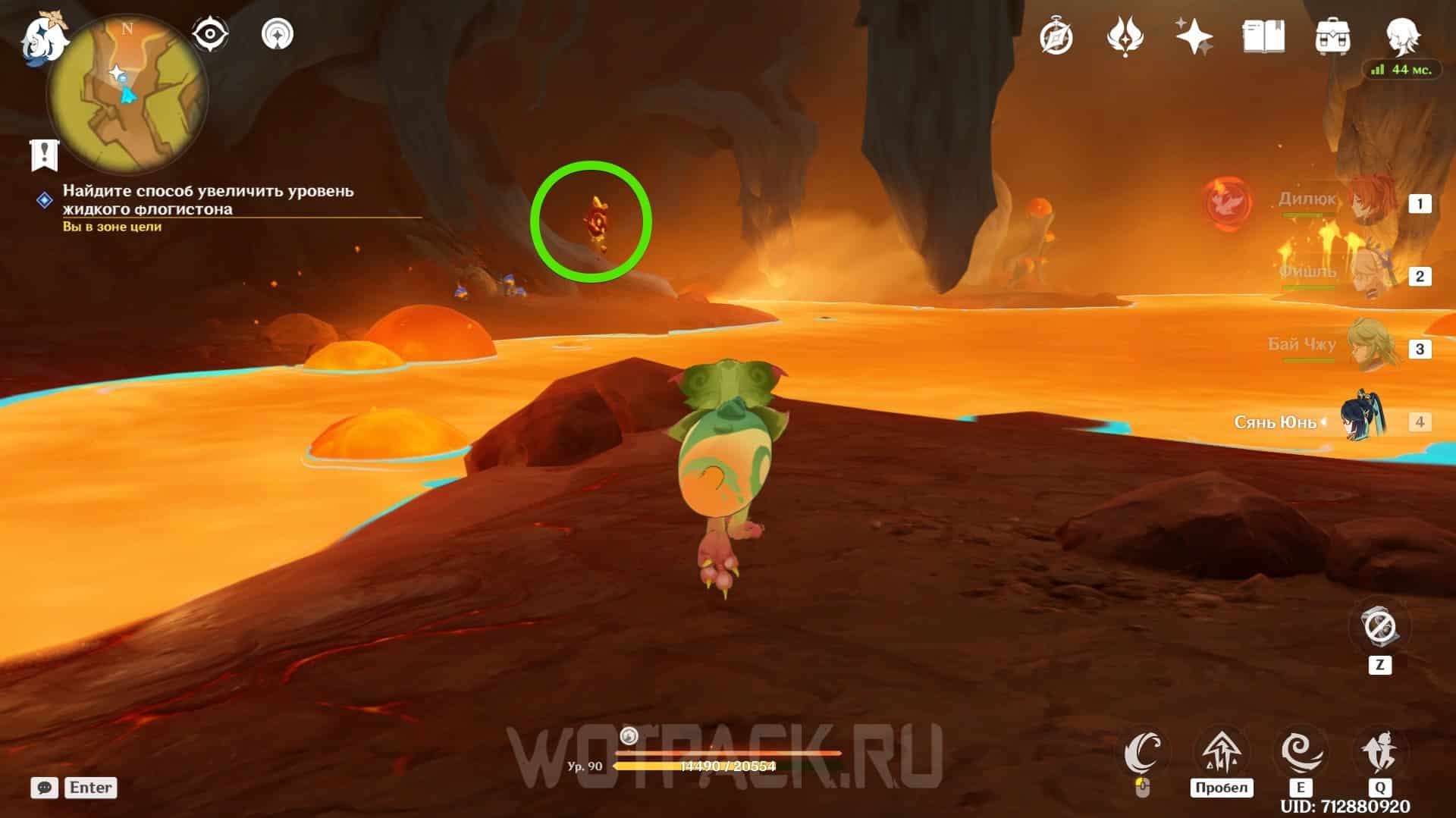Toggle the elemental sight eye icon
This screenshot has height=818, width=1456.
click(210, 34)
